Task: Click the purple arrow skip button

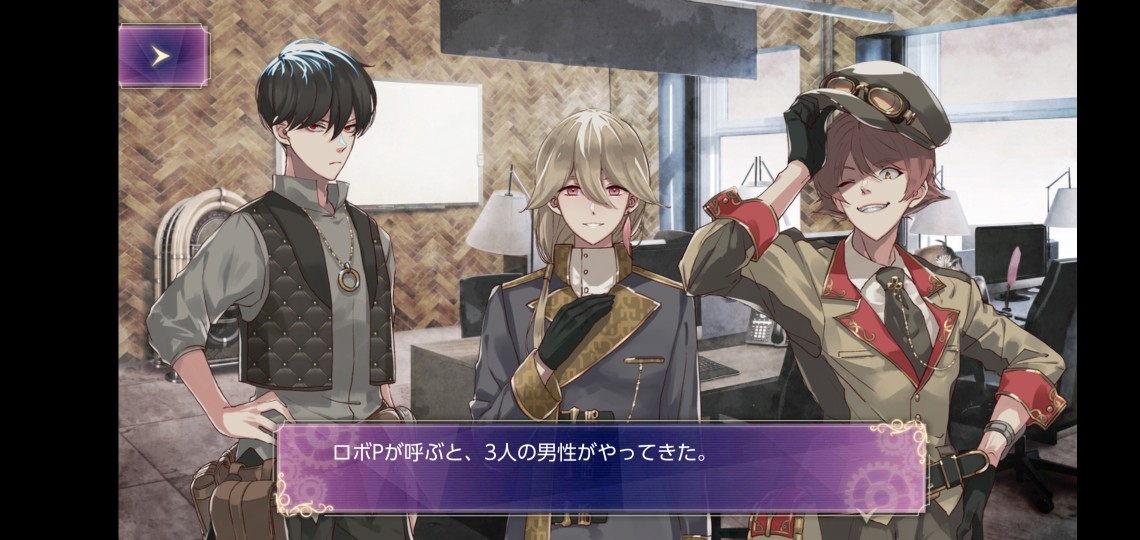Action: pos(163,56)
